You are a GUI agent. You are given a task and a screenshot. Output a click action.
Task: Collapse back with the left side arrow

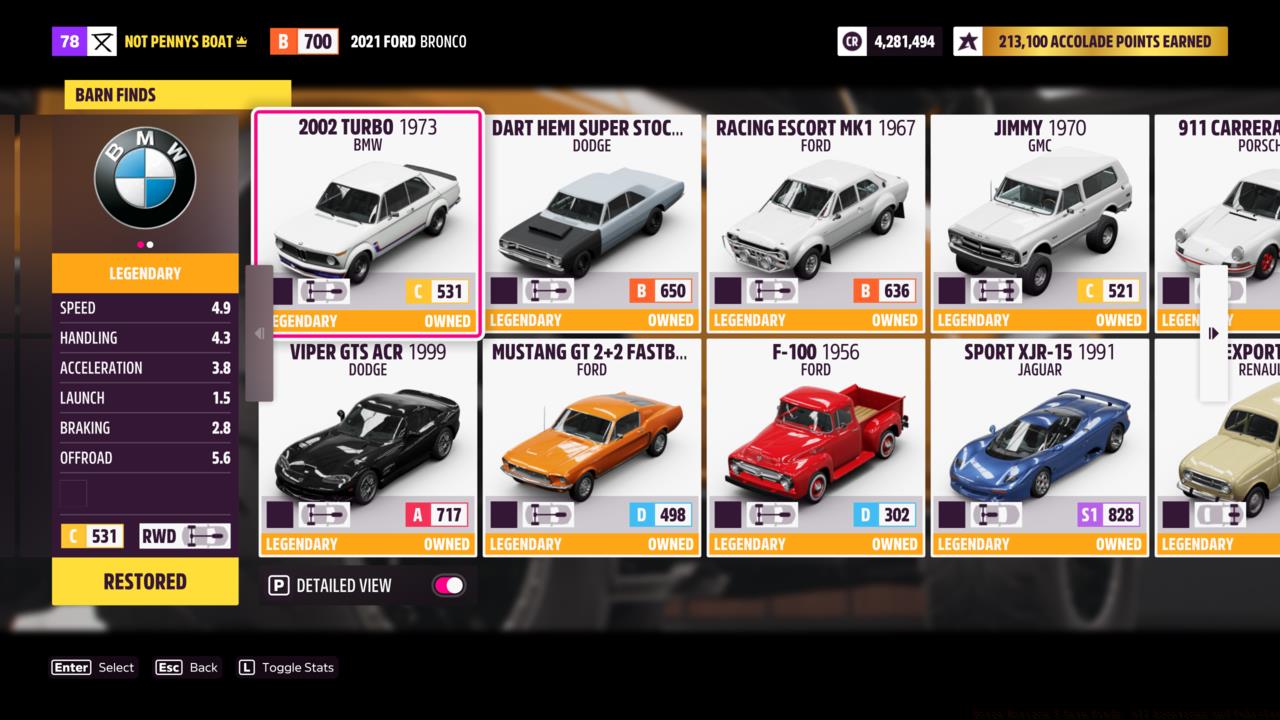pos(259,331)
